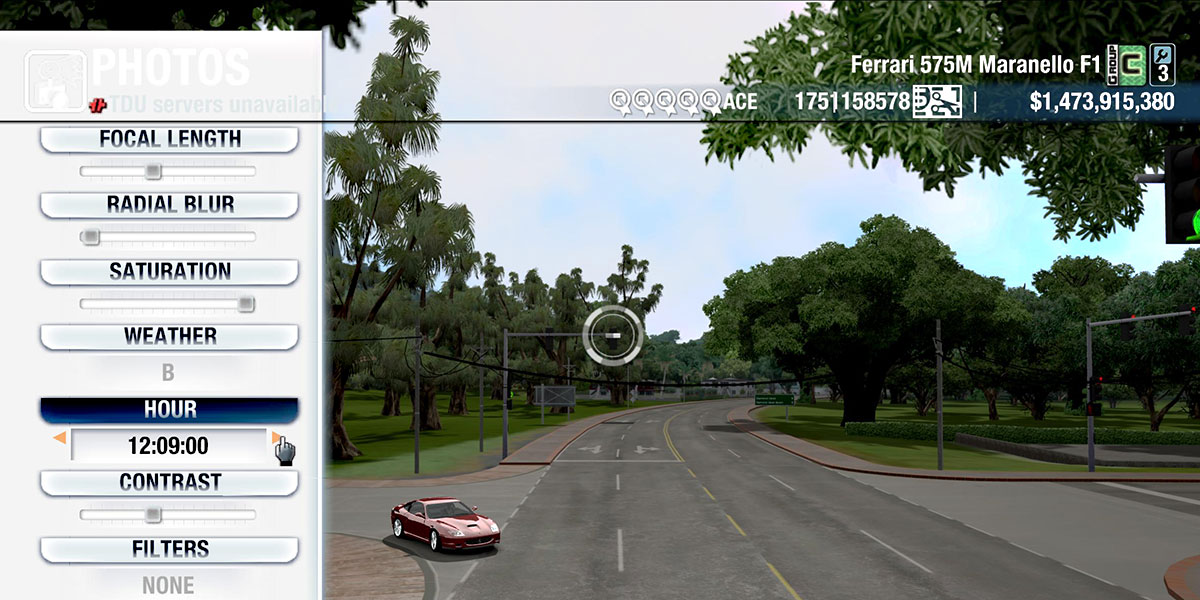This screenshot has width=1200, height=600.
Task: Choose the Saturation menu entry
Action: 169,271
